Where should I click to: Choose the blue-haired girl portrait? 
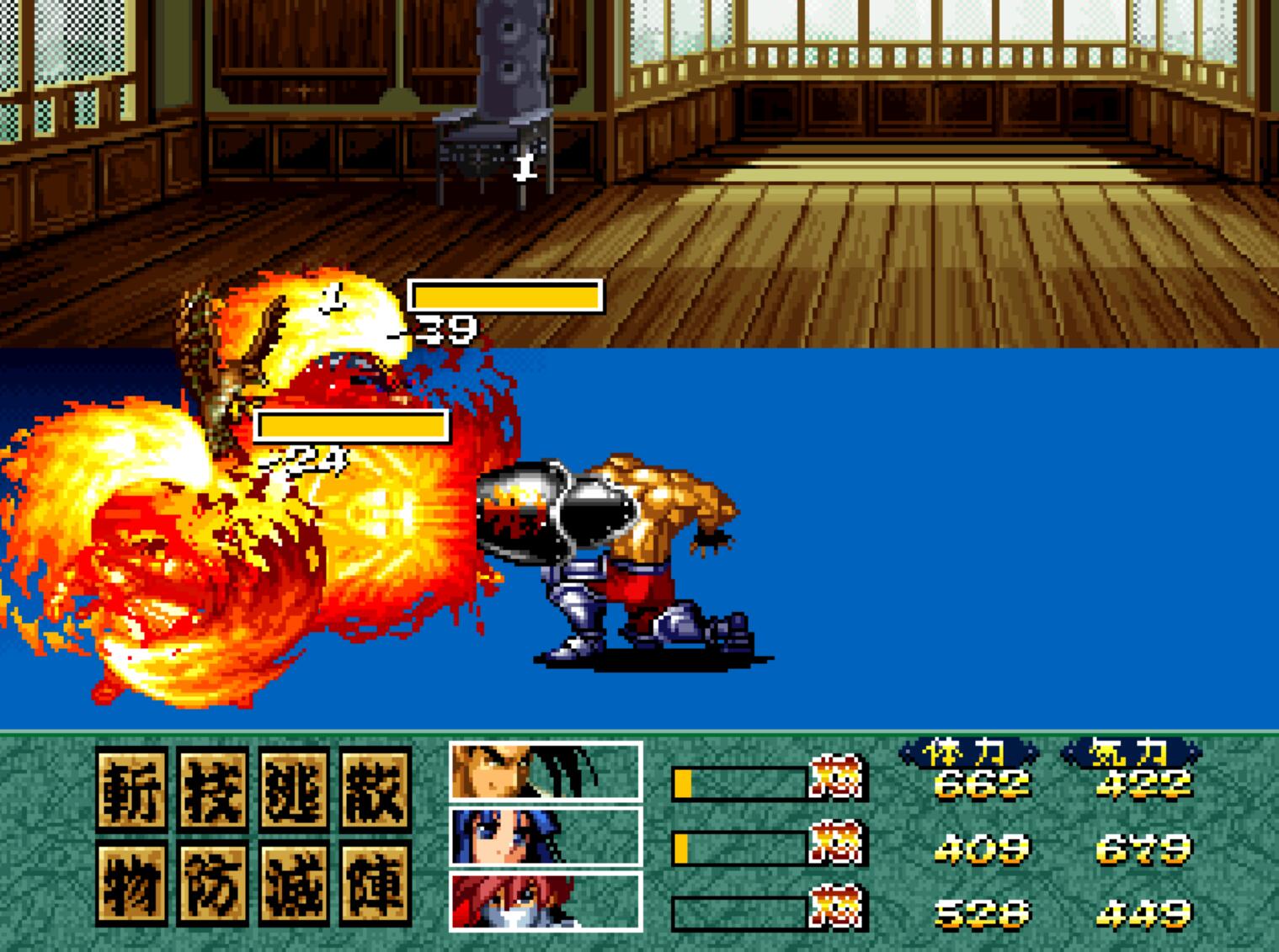pos(546,837)
